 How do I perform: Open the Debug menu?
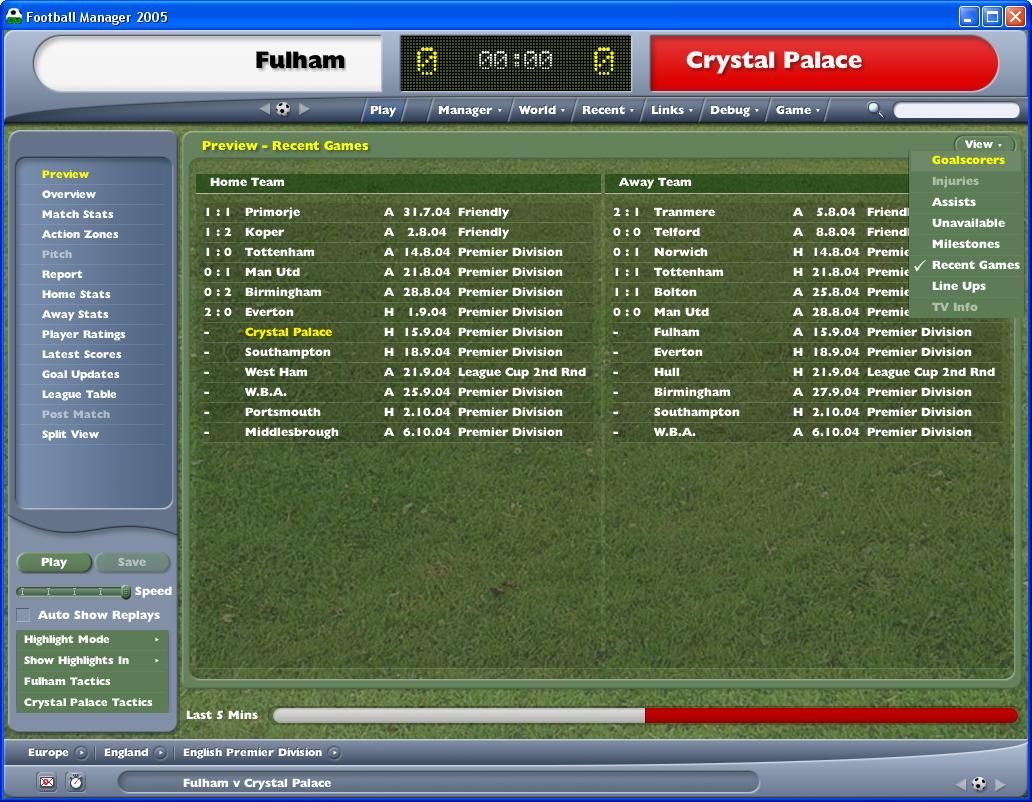tap(734, 110)
